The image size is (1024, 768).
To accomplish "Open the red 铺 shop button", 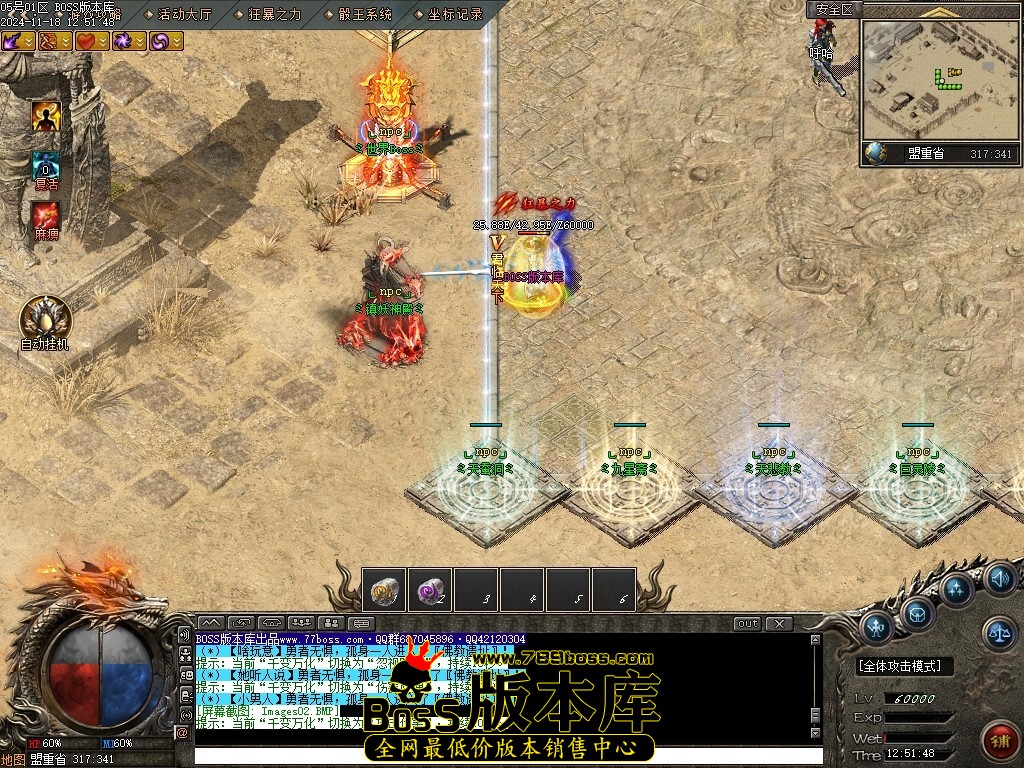I will click(998, 740).
